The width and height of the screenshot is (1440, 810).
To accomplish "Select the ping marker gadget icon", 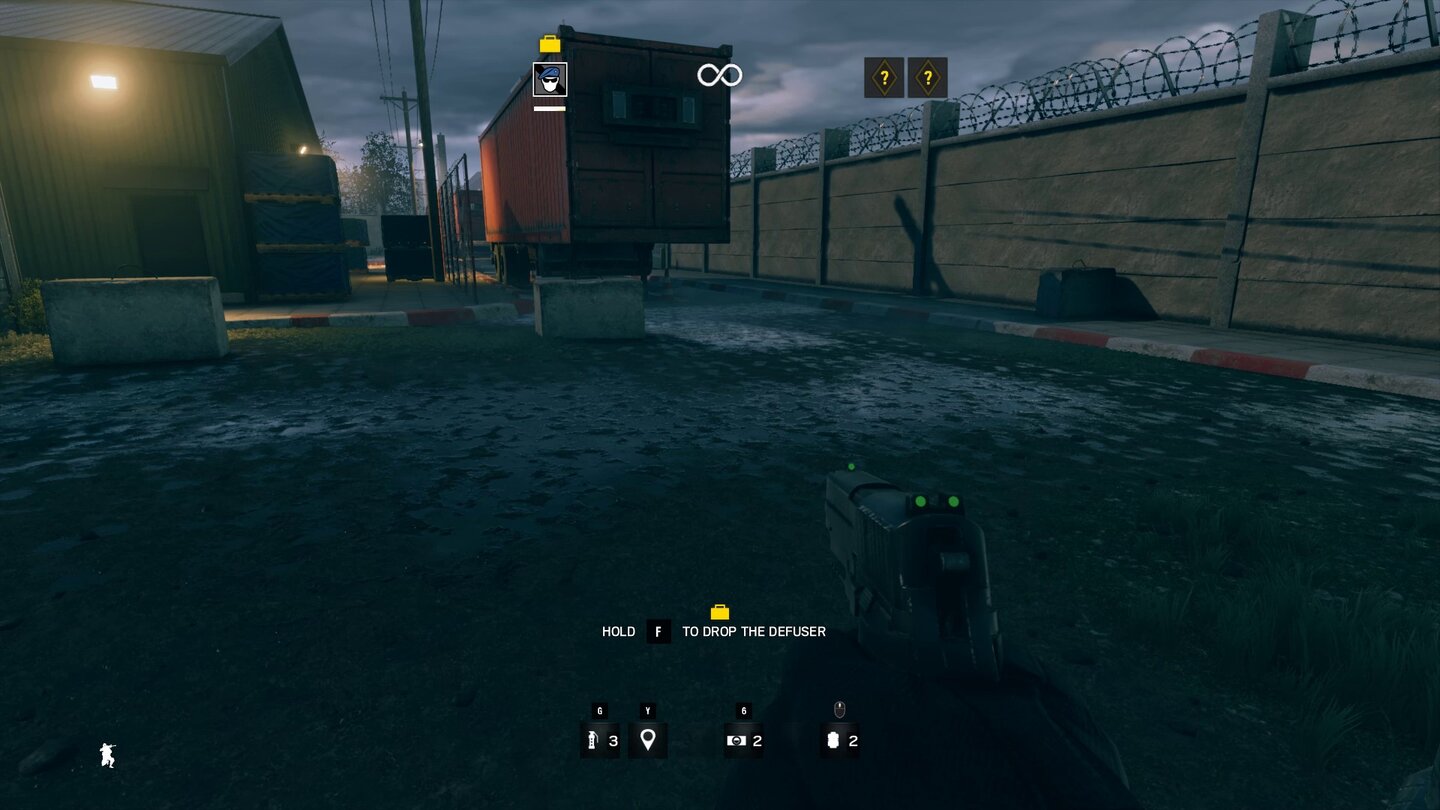I will pos(648,741).
